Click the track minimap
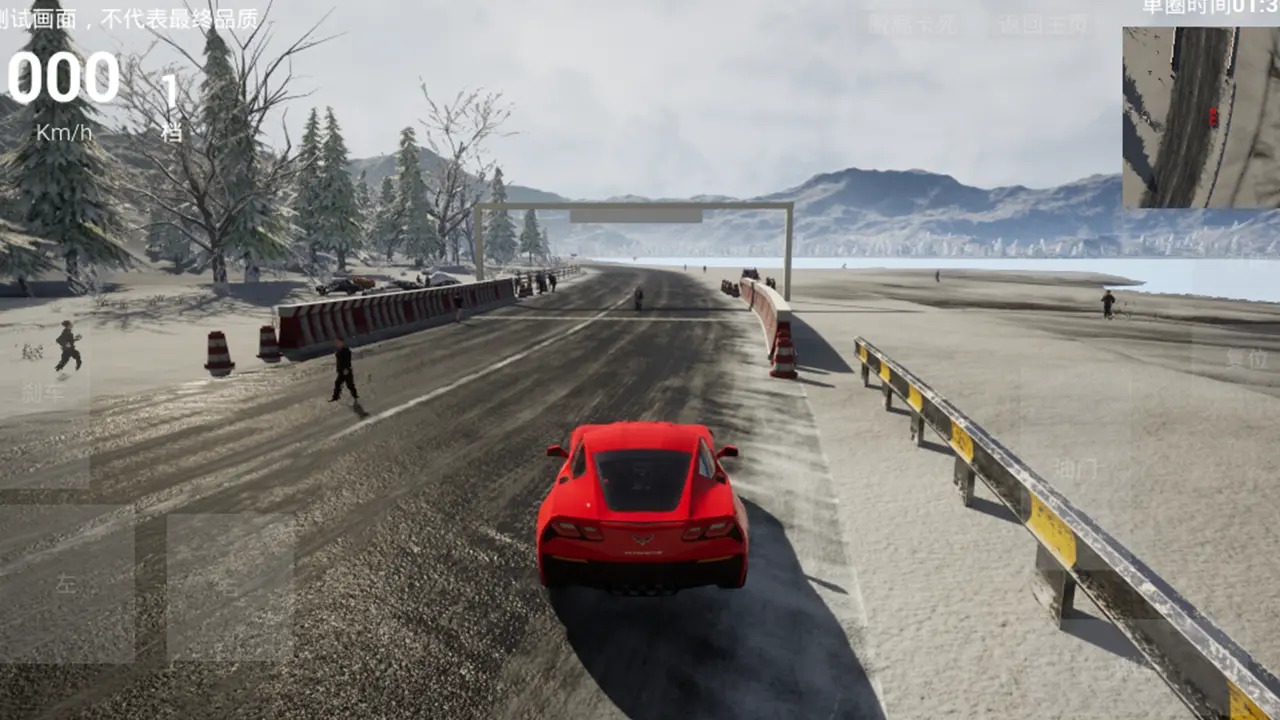 [1200, 117]
